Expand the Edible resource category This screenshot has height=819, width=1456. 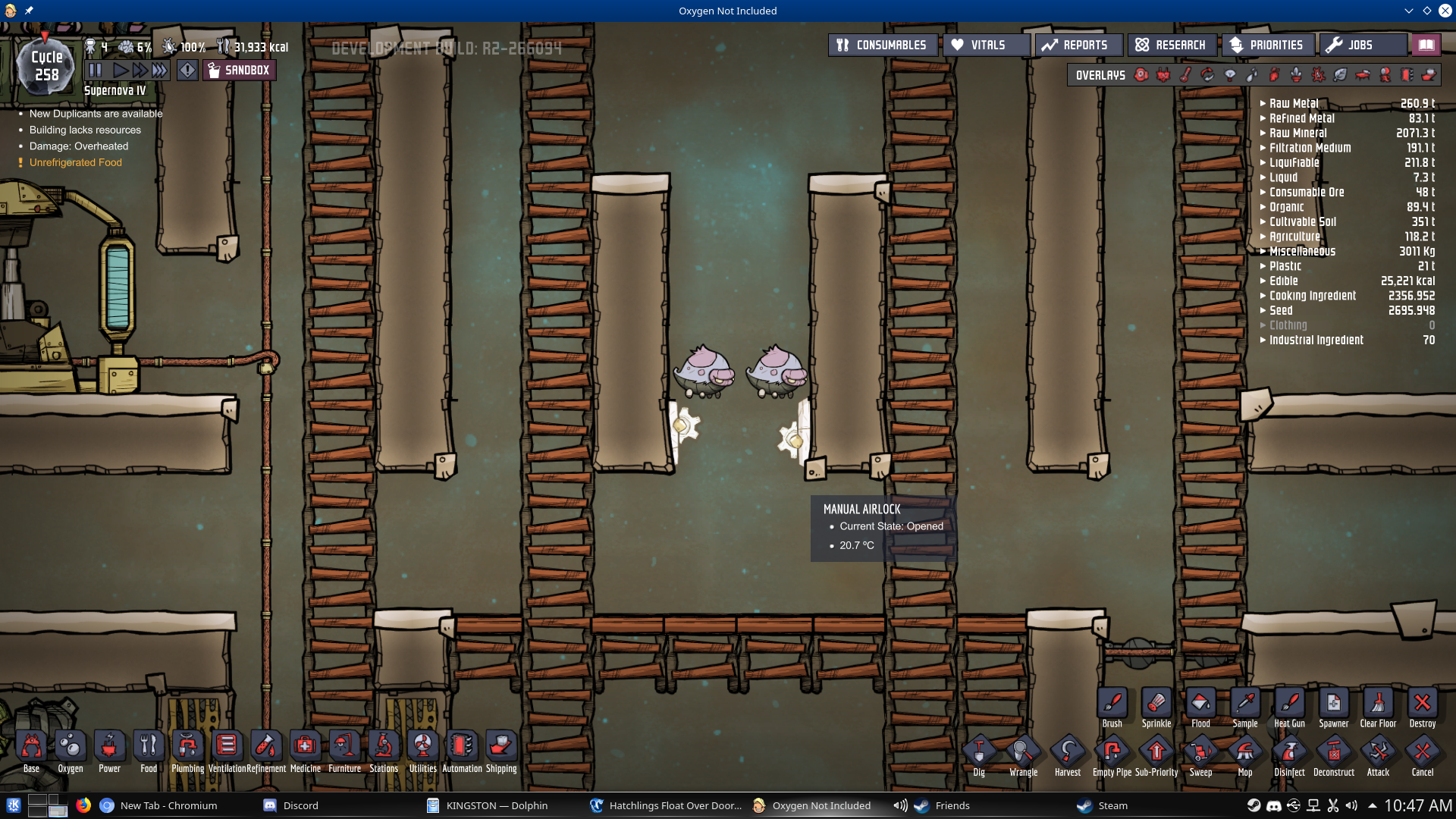pyautogui.click(x=1263, y=281)
